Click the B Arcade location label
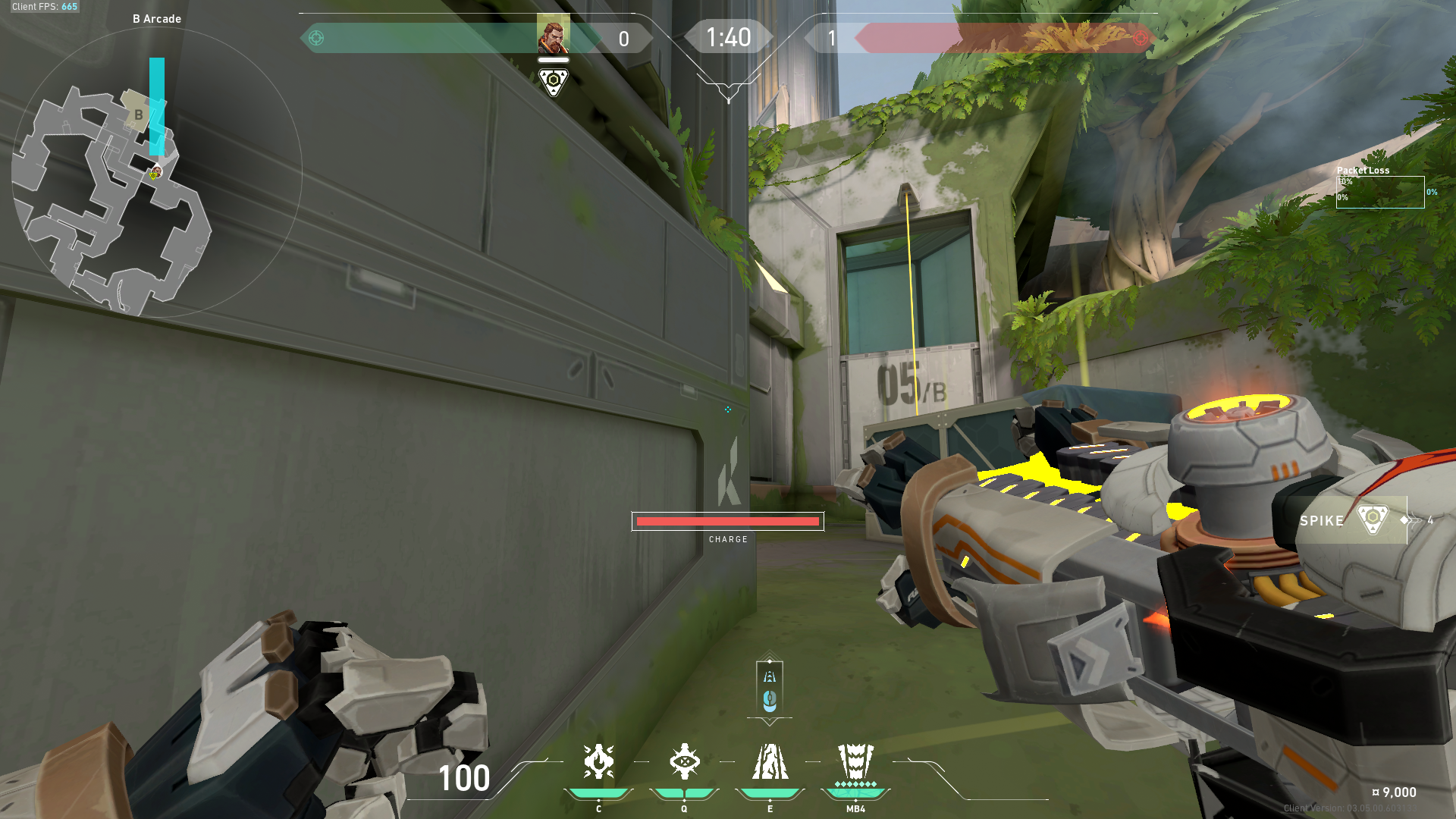 (157, 18)
